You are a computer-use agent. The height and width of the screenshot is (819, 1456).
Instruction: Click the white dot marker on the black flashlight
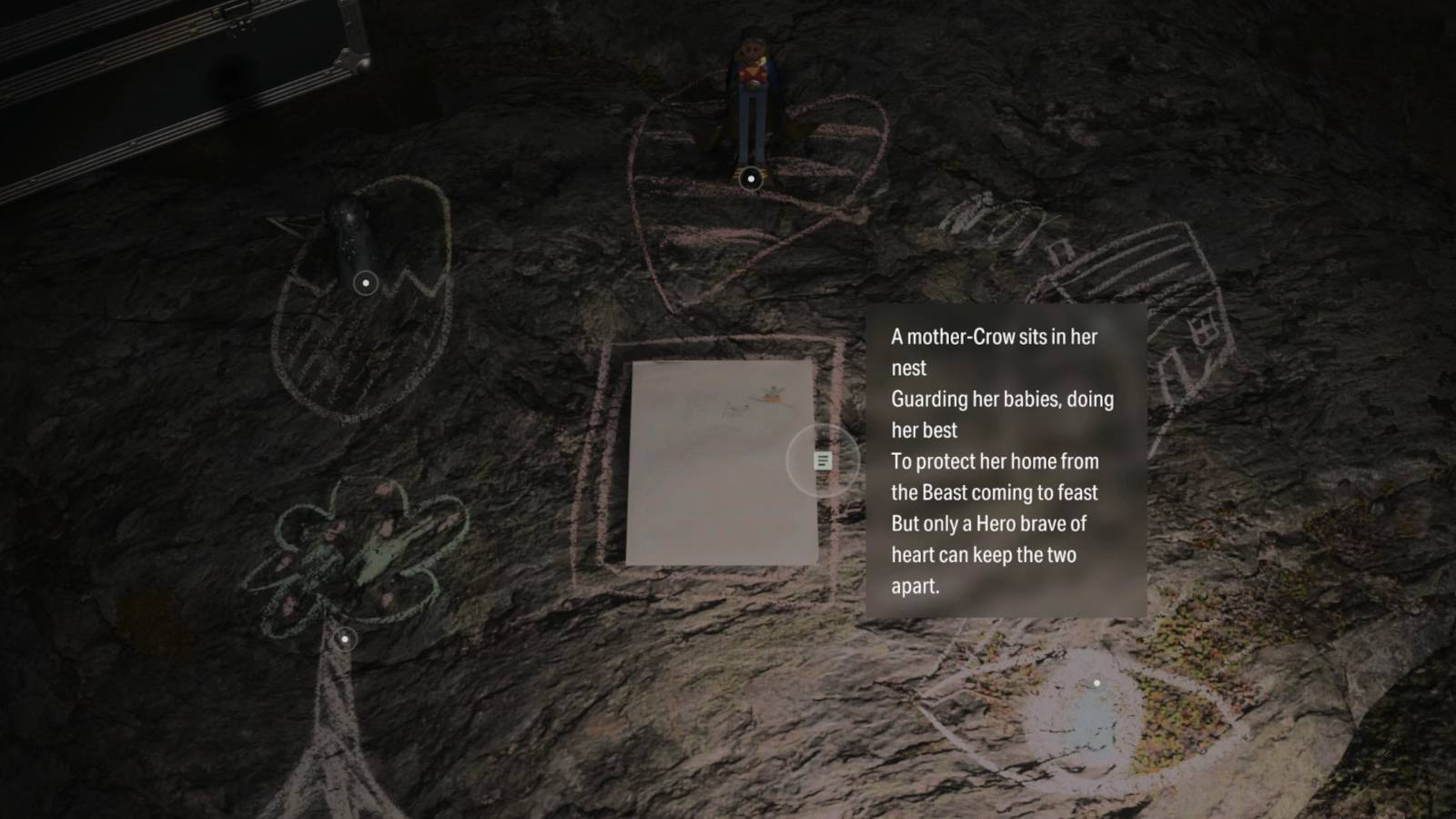(x=368, y=283)
